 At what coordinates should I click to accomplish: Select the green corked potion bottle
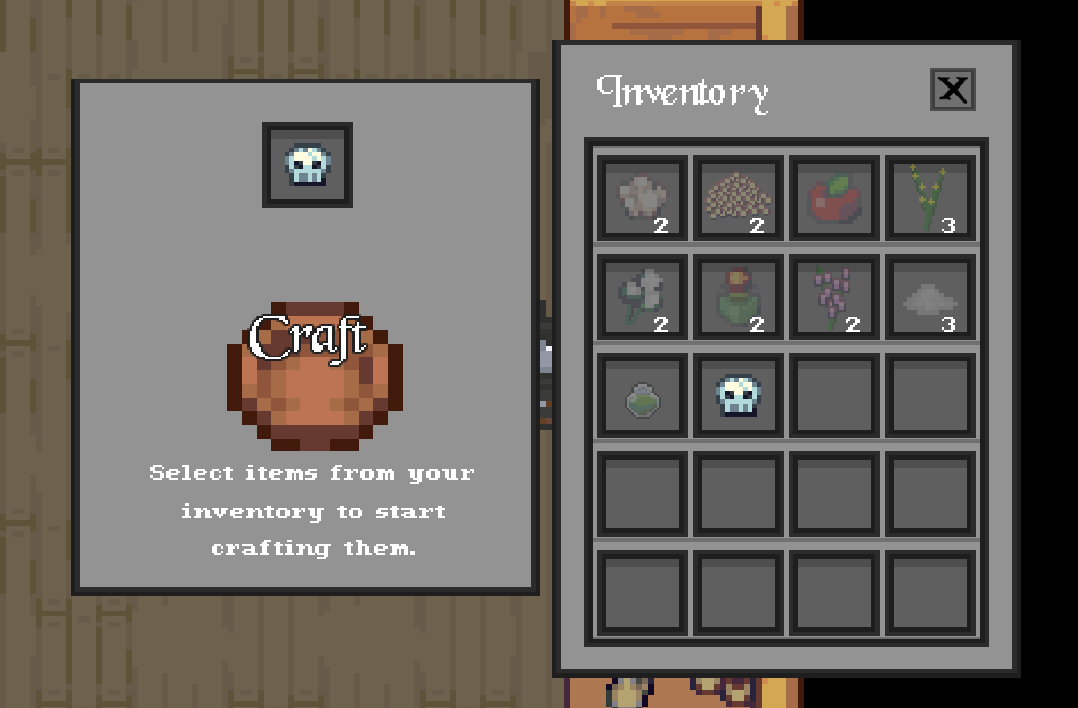(x=738, y=297)
